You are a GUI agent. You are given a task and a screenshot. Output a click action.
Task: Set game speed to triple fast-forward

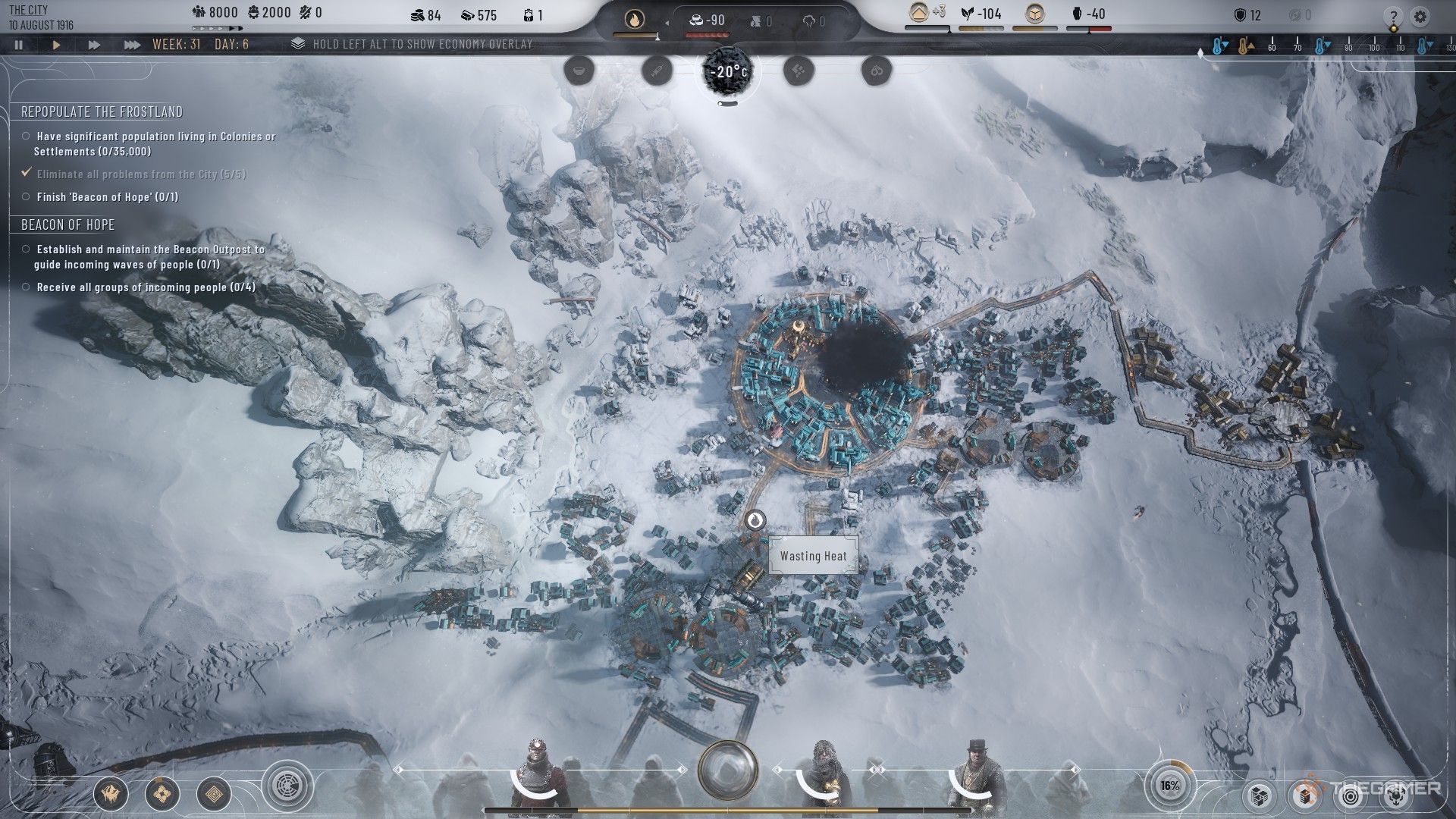point(132,45)
